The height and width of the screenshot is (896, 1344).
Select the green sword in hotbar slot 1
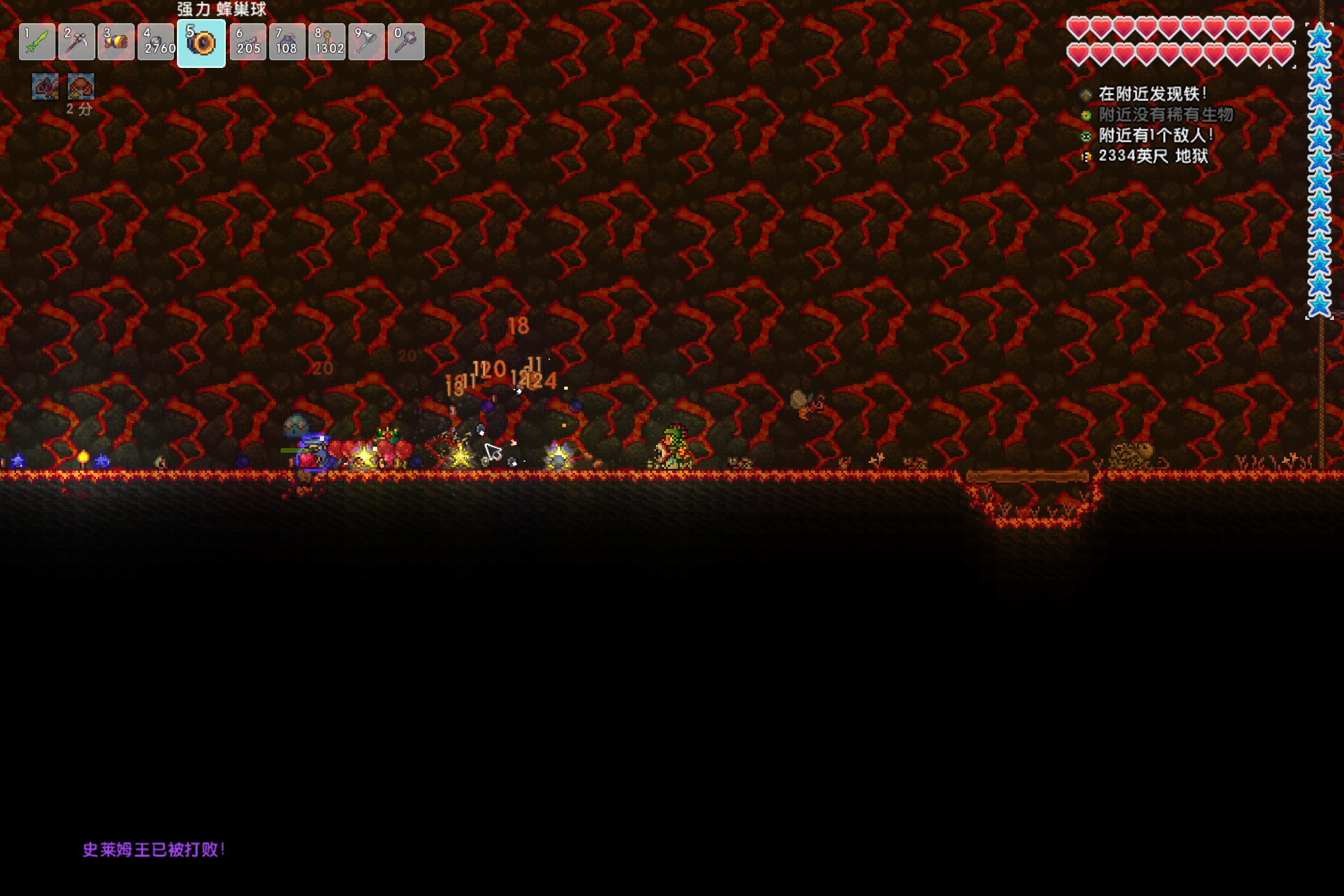(37, 42)
